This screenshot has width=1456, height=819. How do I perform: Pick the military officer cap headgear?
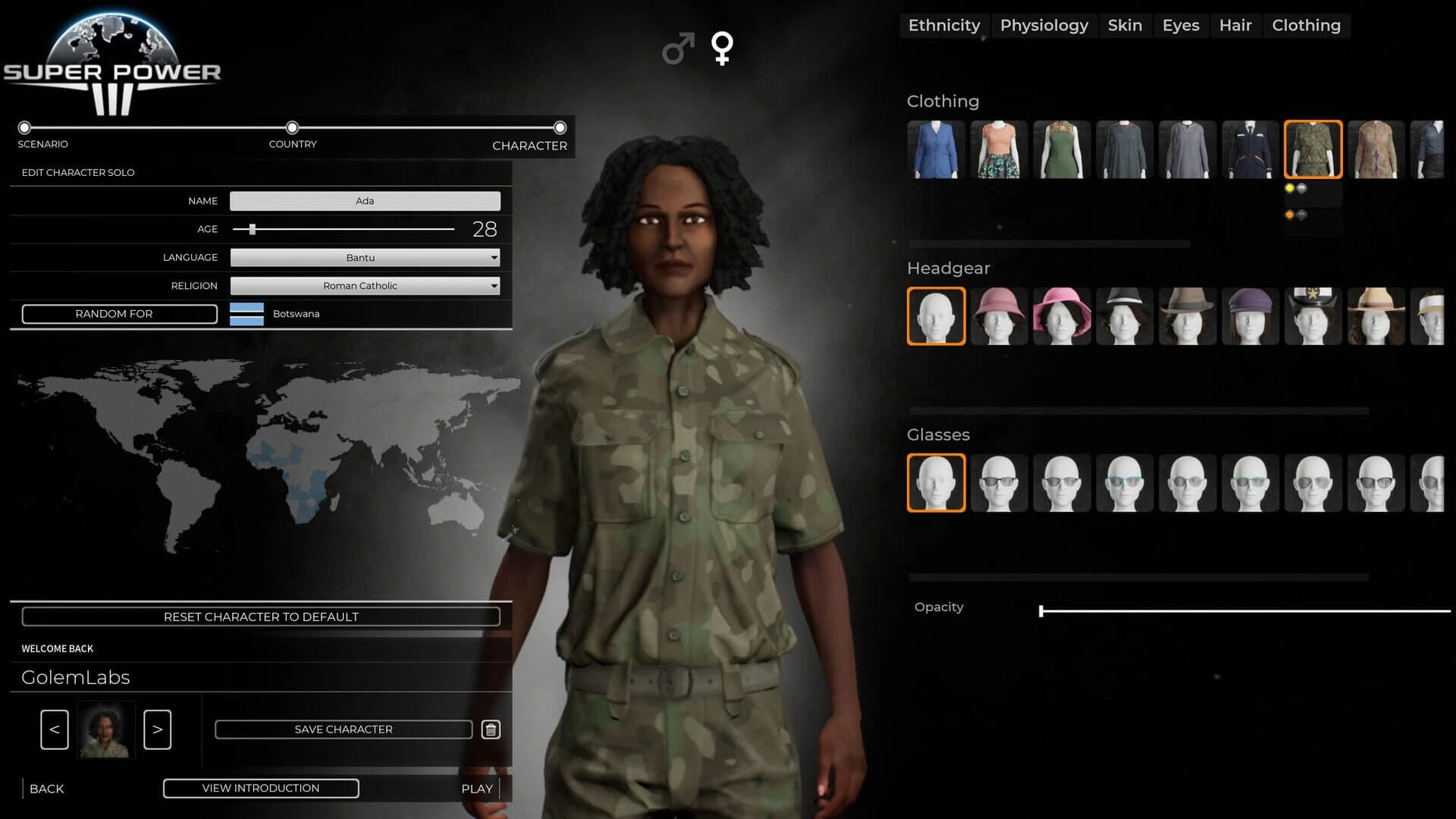point(1313,316)
